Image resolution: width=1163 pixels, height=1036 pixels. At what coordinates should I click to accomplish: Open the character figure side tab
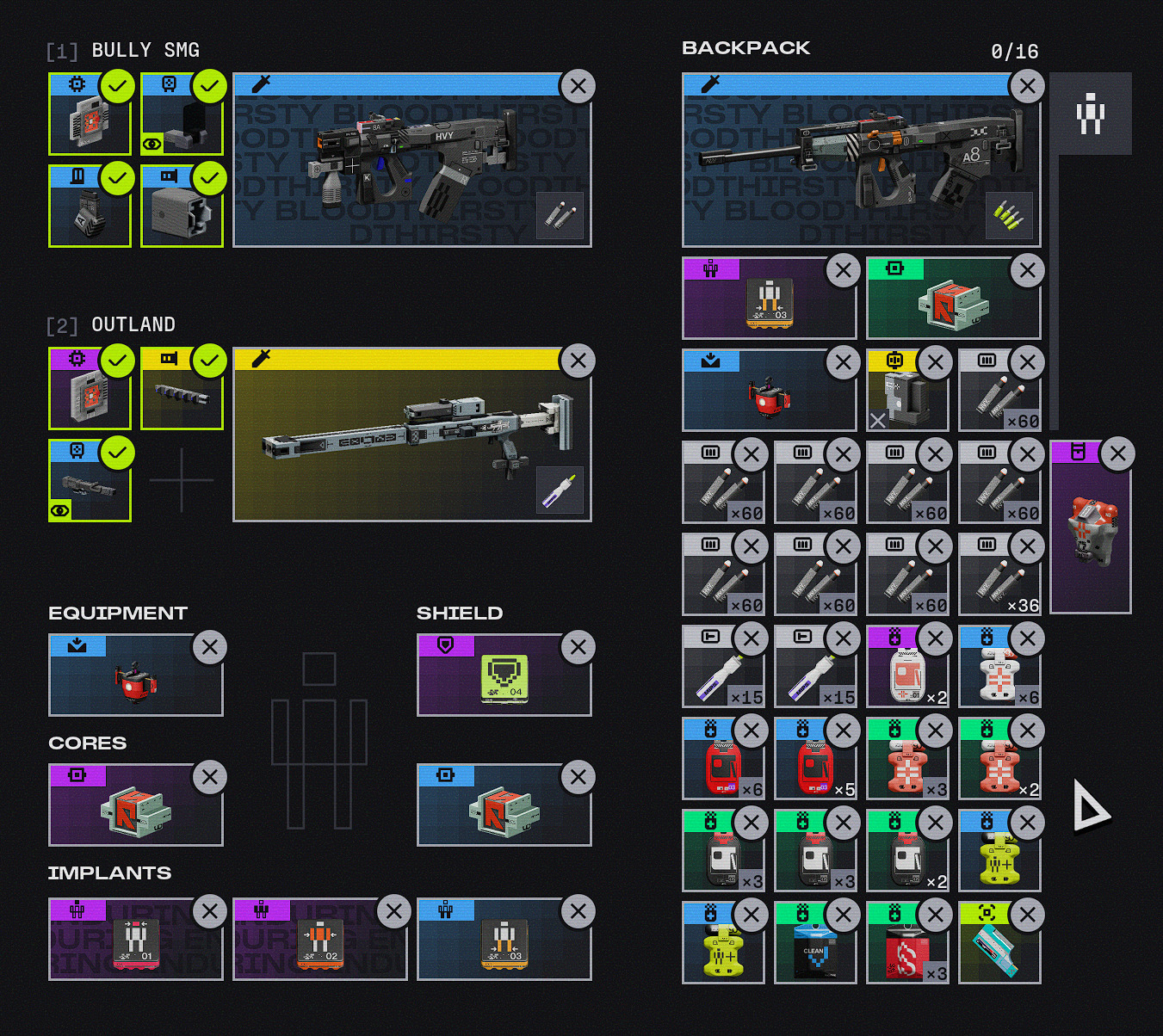click(x=1091, y=114)
